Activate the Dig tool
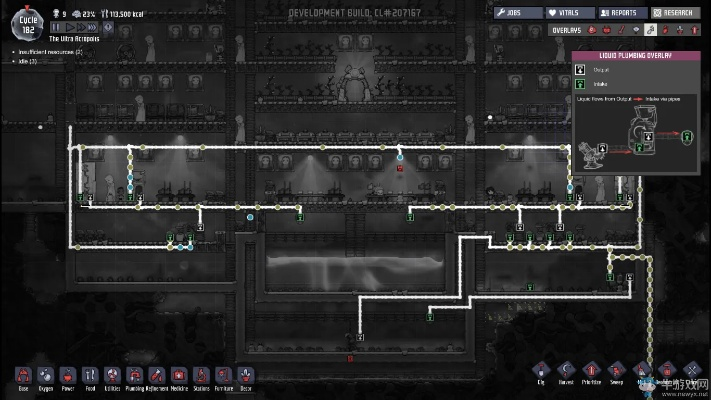The height and width of the screenshot is (400, 711). point(541,372)
